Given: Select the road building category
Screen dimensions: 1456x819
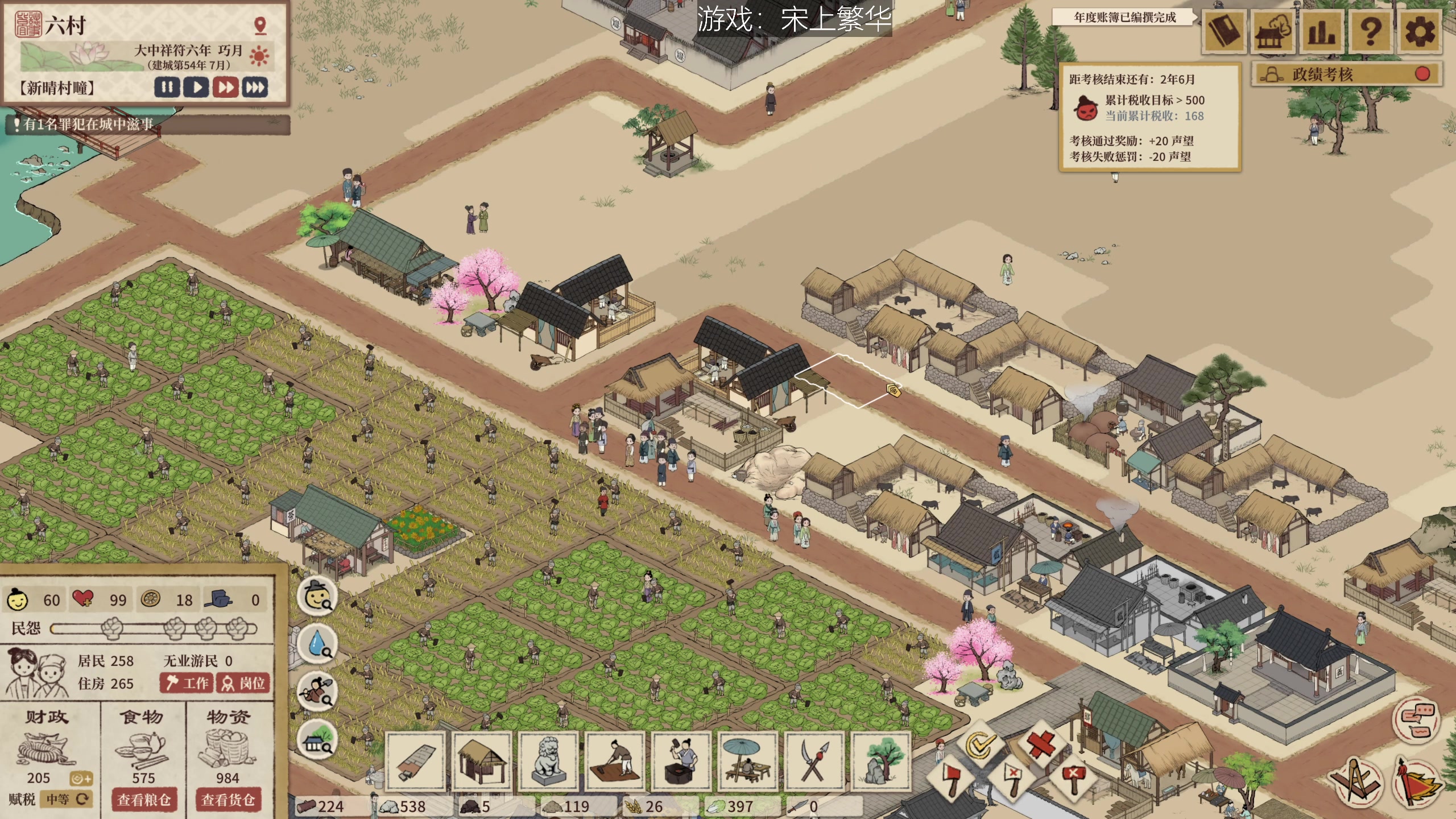Looking at the screenshot, I should 416,760.
